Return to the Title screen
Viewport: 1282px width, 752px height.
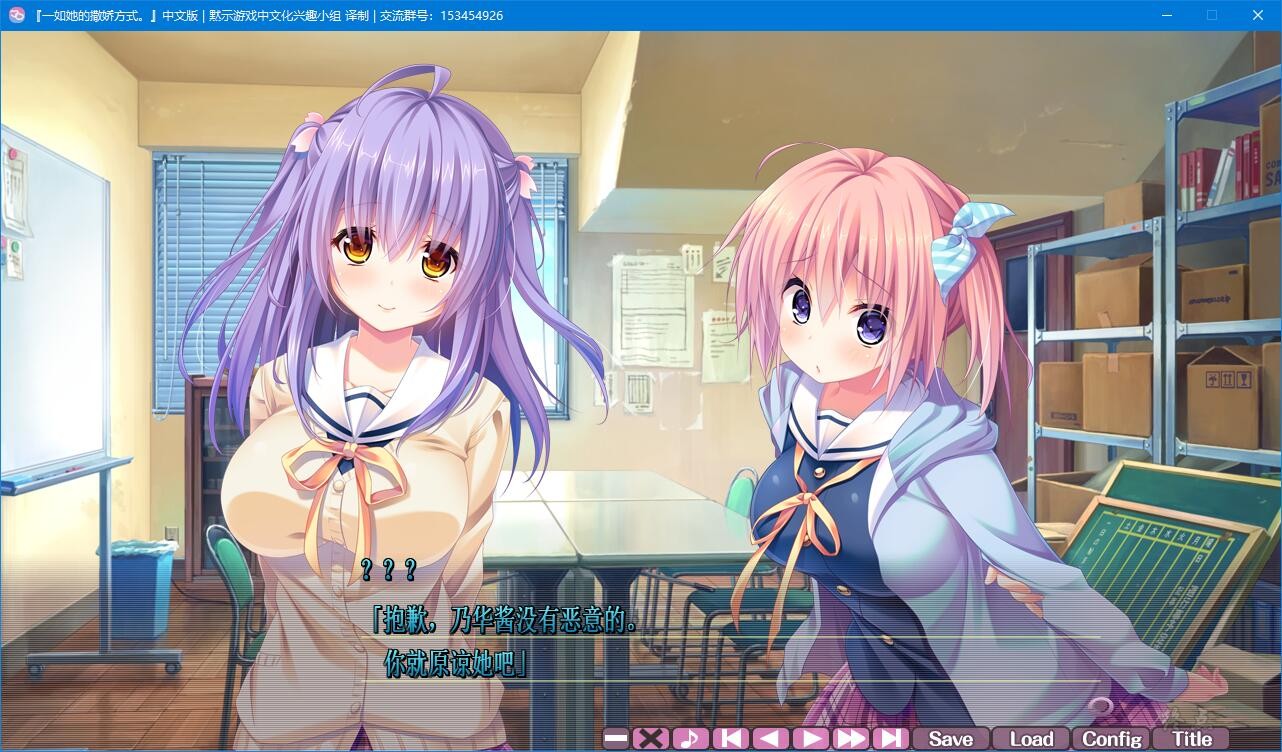pos(1191,739)
